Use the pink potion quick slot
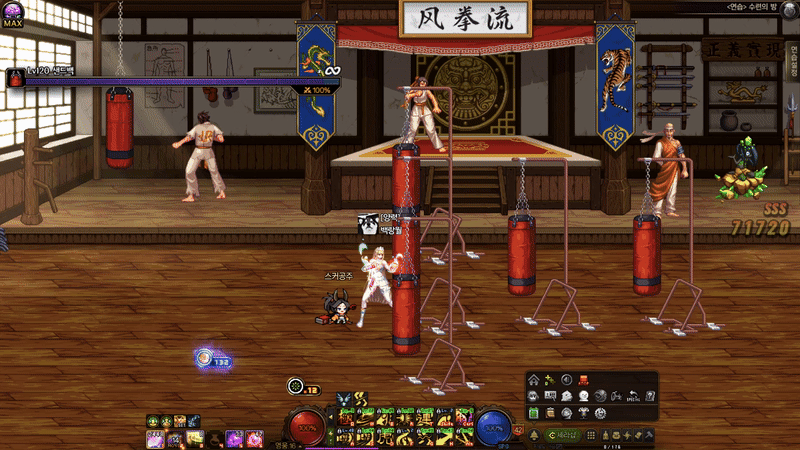 click(255, 439)
